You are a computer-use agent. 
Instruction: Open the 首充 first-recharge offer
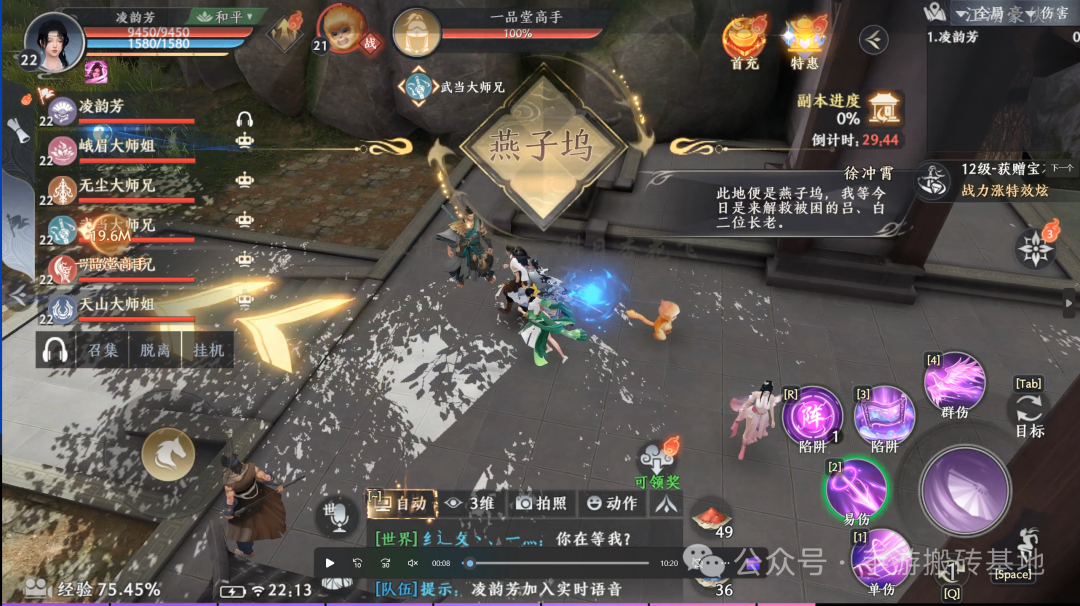pos(744,40)
